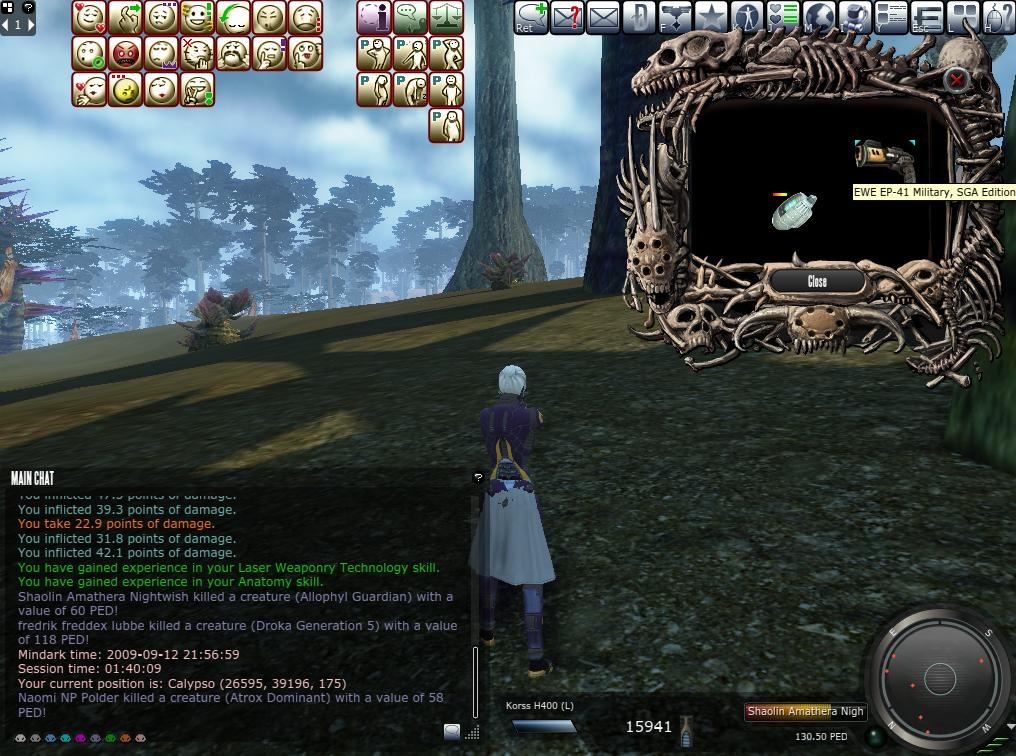Click the info 'i' action icon
The height and width of the screenshot is (756, 1016).
(x=374, y=18)
